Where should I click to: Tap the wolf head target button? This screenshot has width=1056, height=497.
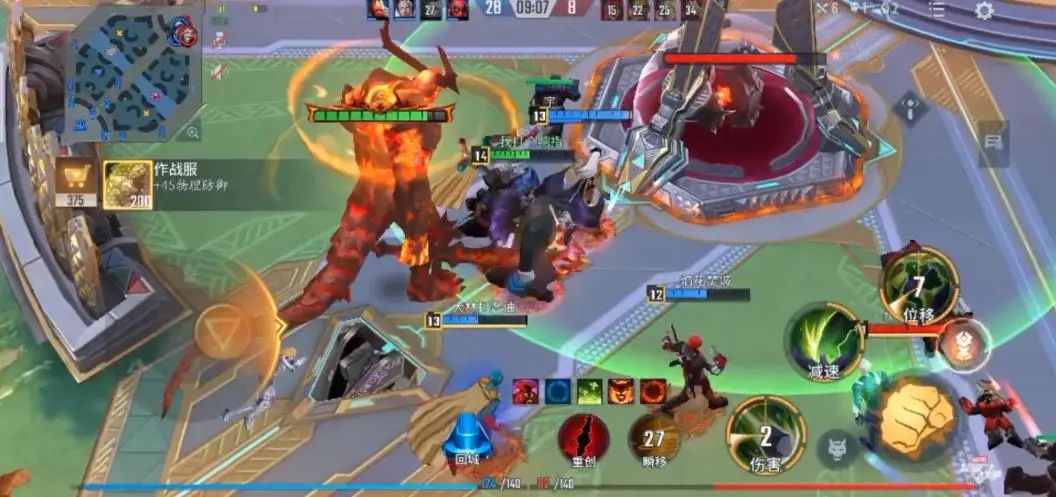click(x=836, y=449)
